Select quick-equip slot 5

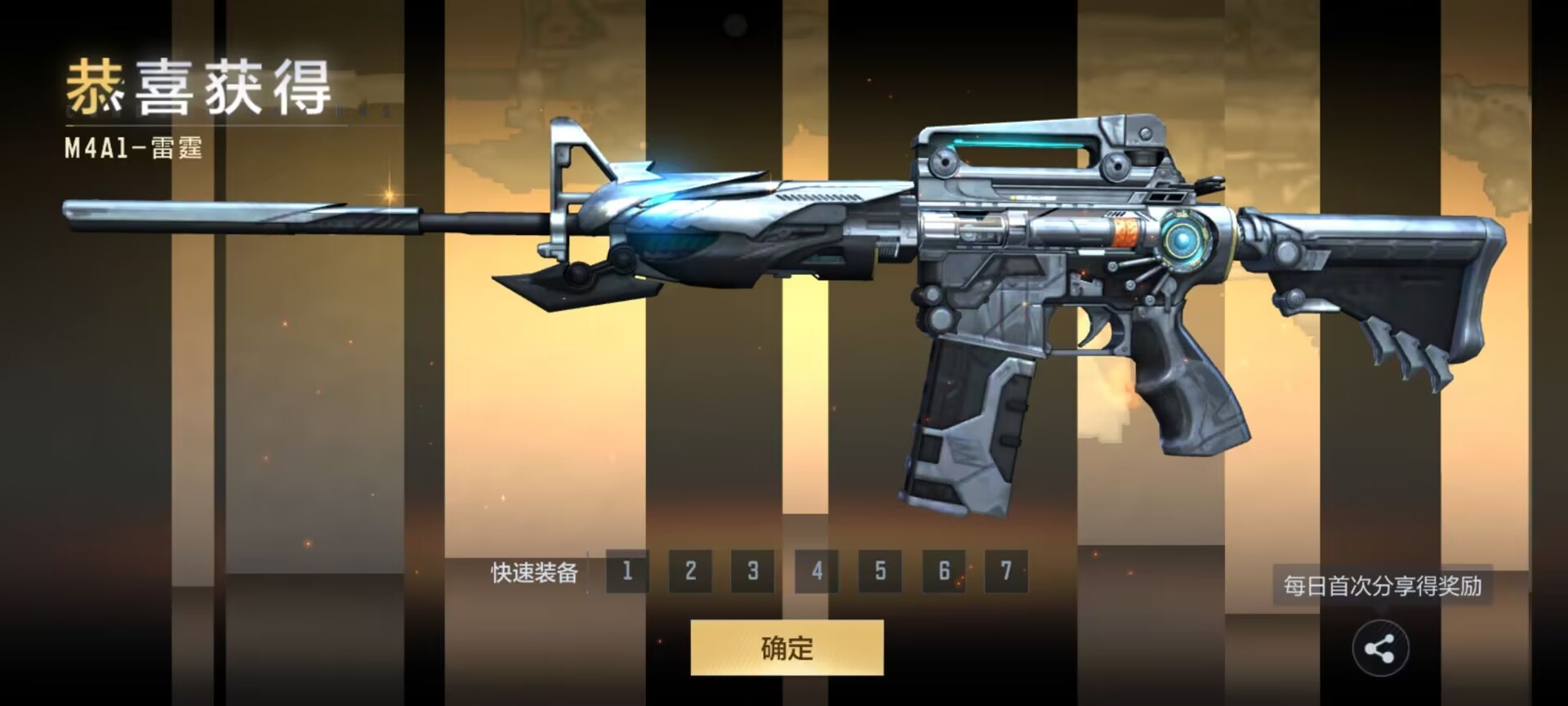[x=880, y=570]
